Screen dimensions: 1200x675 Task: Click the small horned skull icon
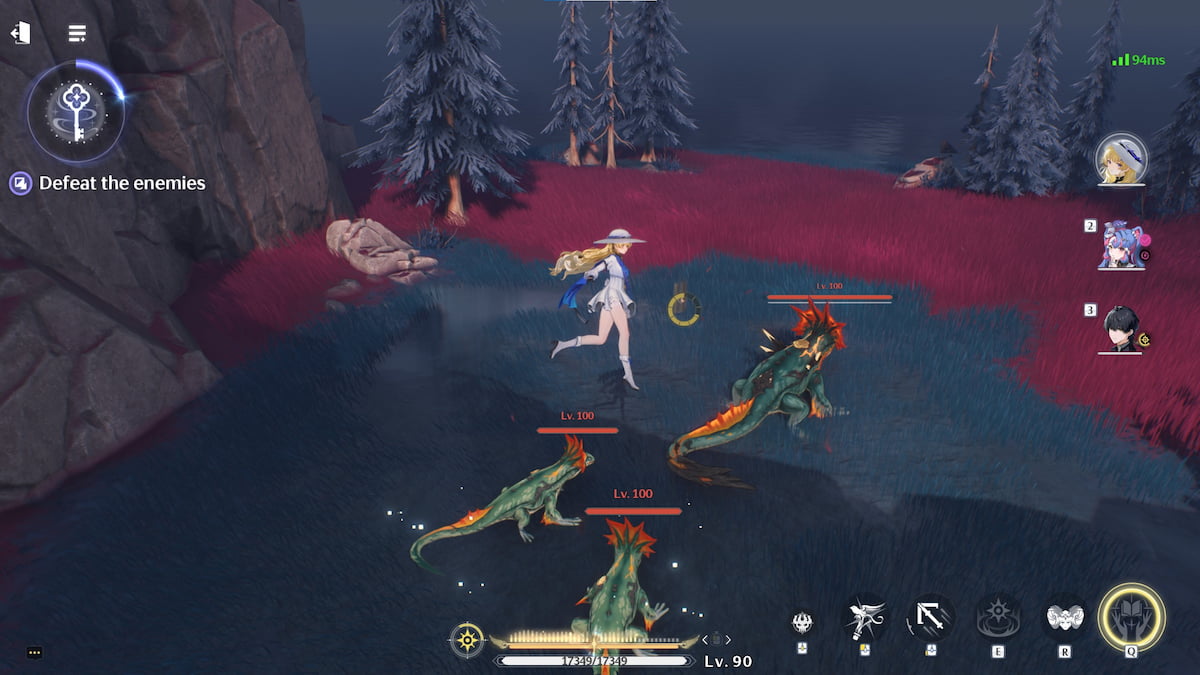coord(802,623)
